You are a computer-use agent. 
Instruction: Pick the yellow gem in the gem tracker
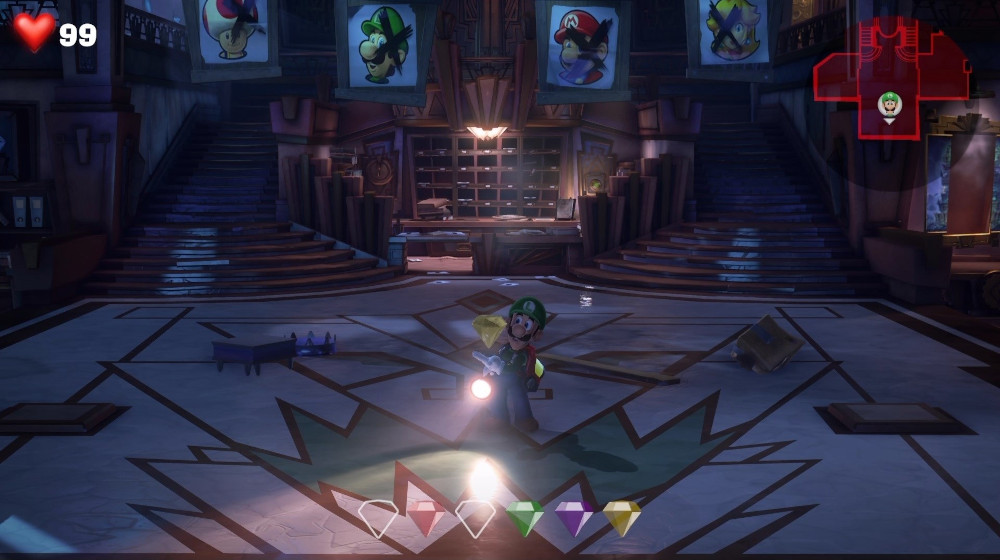pyautogui.click(x=621, y=518)
